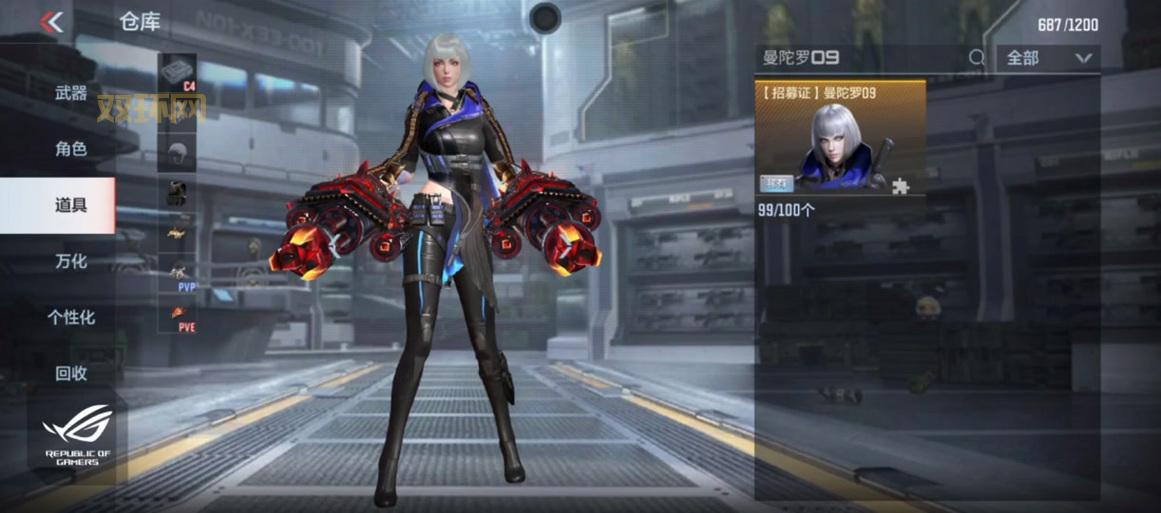Click the magnifying glass search icon
Image resolution: width=1161 pixels, height=513 pixels.
pyautogui.click(x=977, y=58)
